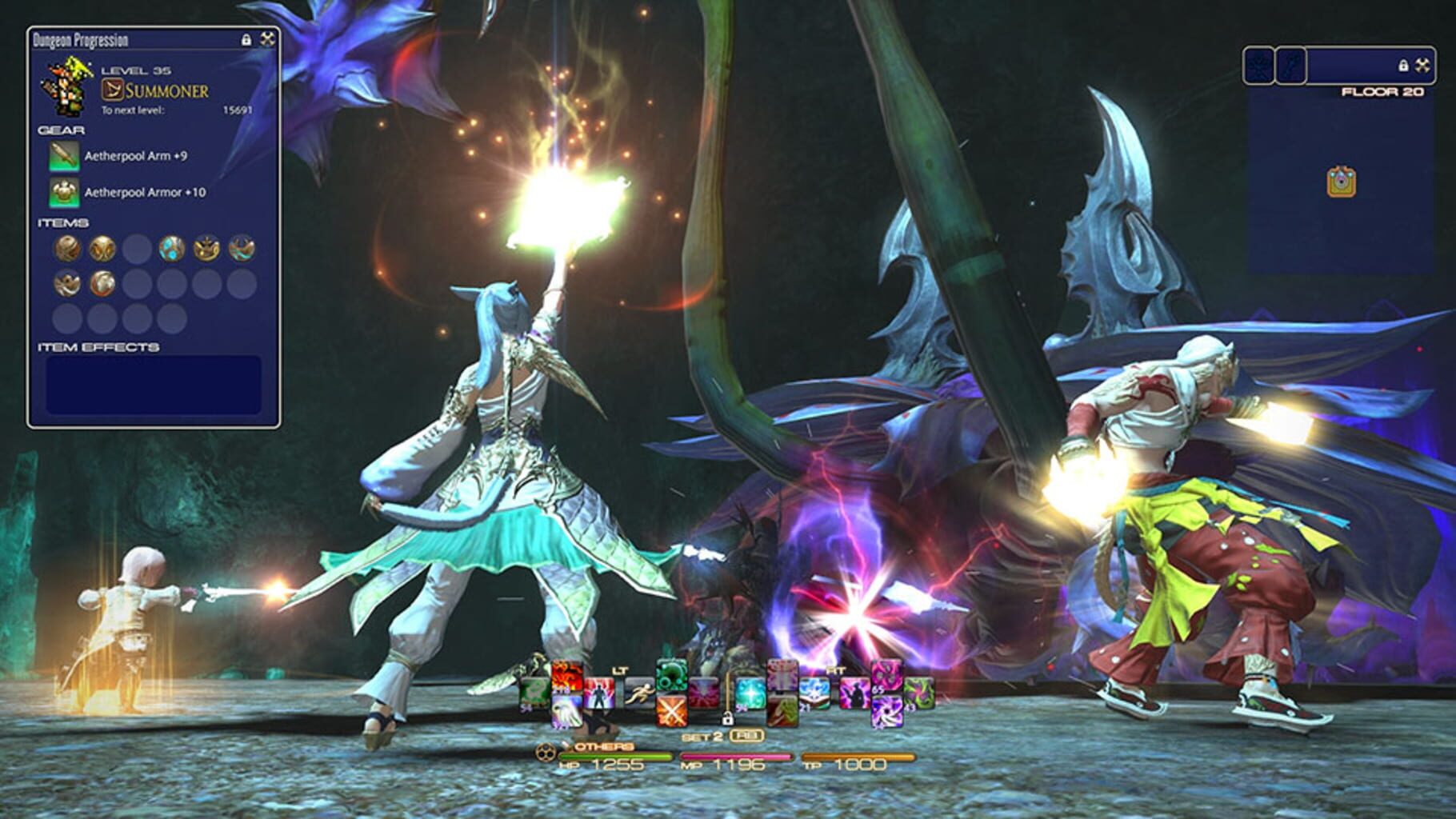This screenshot has width=1456, height=819.
Task: Click the unlock padlock between the hotbar sets
Action: 726,718
